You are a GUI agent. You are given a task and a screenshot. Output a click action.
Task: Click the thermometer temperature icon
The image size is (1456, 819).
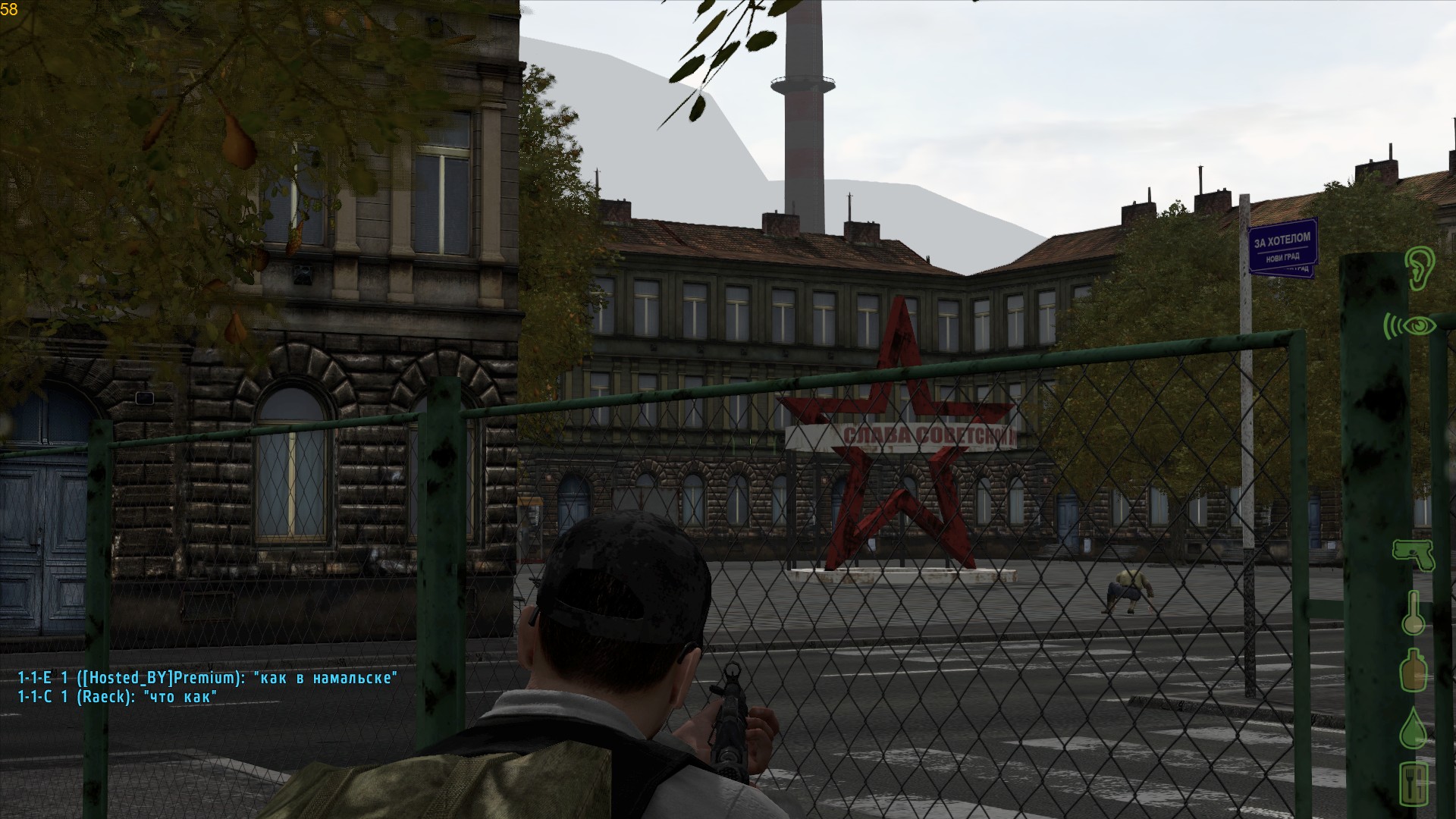[1414, 611]
